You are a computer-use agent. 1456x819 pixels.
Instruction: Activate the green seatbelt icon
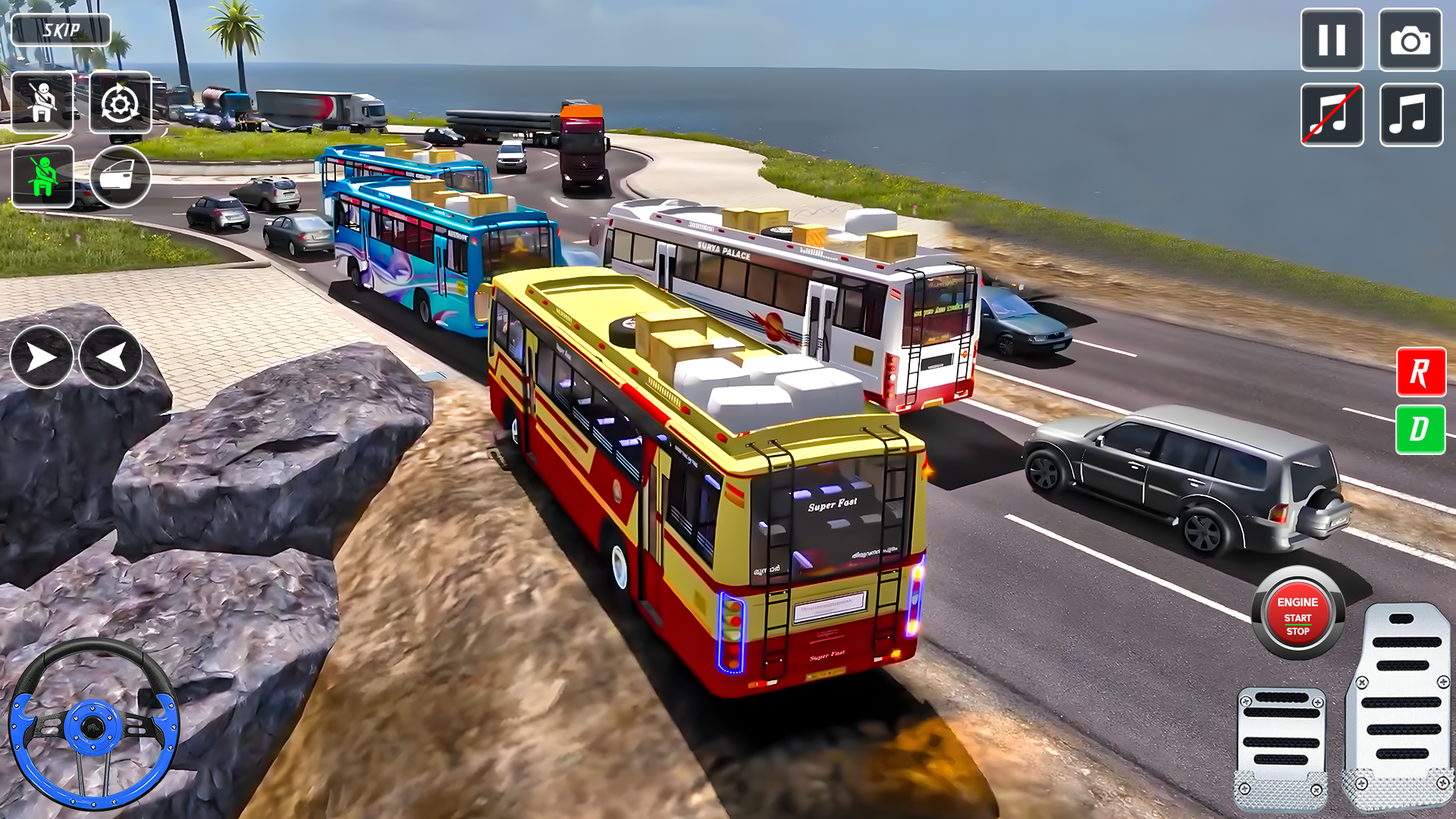42,177
